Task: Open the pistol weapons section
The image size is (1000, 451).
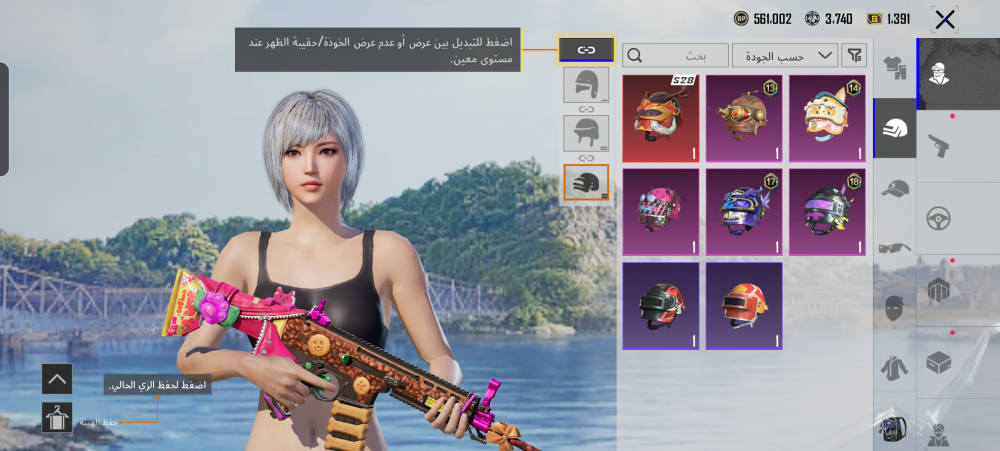Action: pos(938,145)
